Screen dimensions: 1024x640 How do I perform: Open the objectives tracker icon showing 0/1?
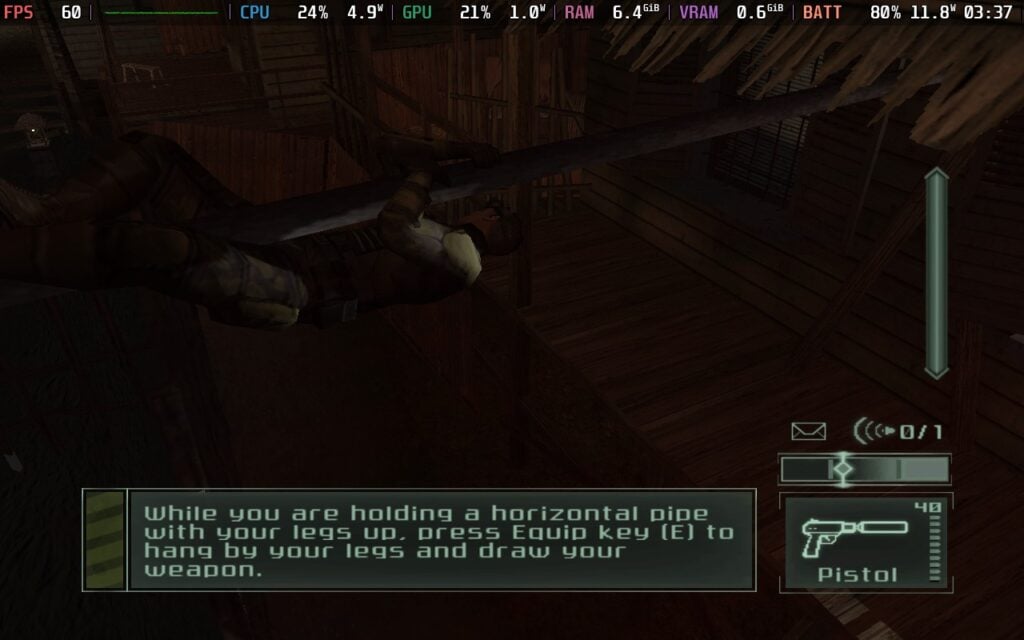click(897, 431)
